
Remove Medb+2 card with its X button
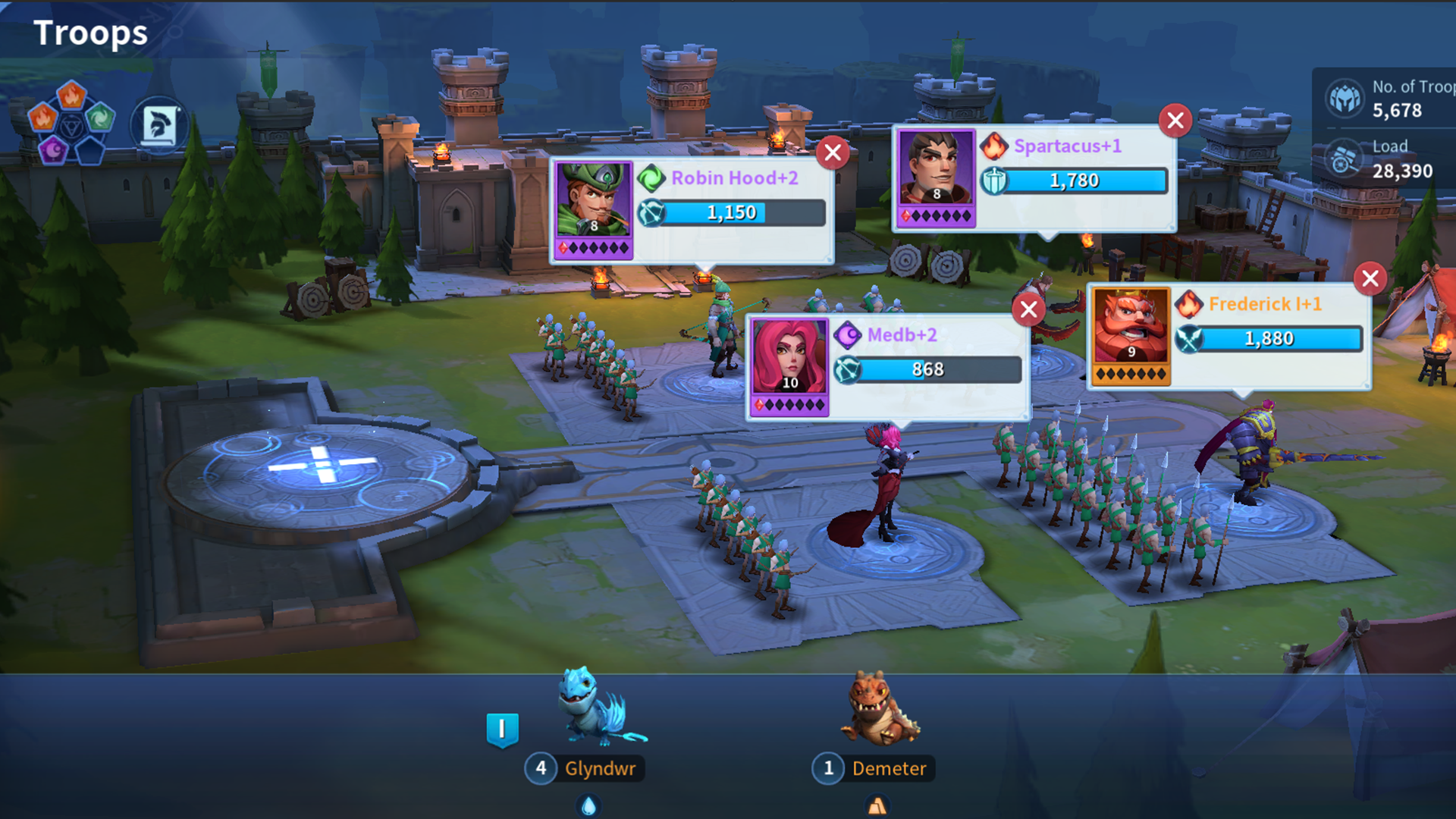[1028, 309]
